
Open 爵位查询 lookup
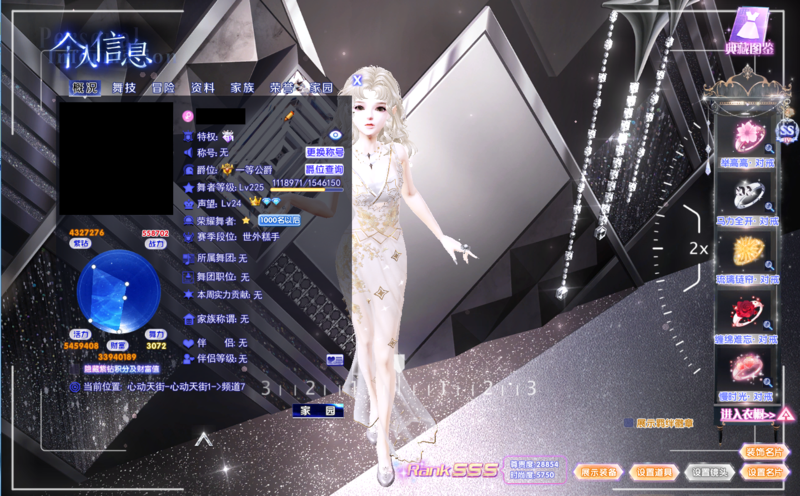click(x=325, y=170)
